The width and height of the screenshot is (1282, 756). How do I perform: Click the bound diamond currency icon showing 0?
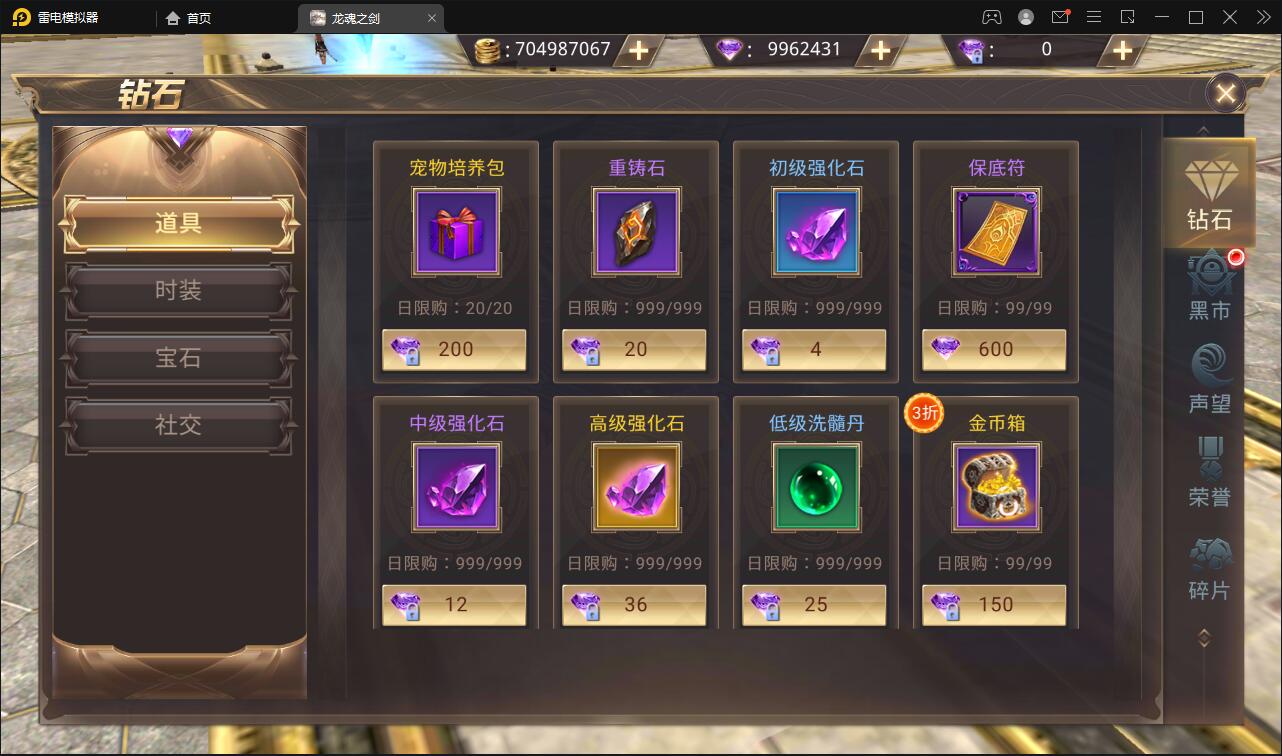(x=972, y=49)
